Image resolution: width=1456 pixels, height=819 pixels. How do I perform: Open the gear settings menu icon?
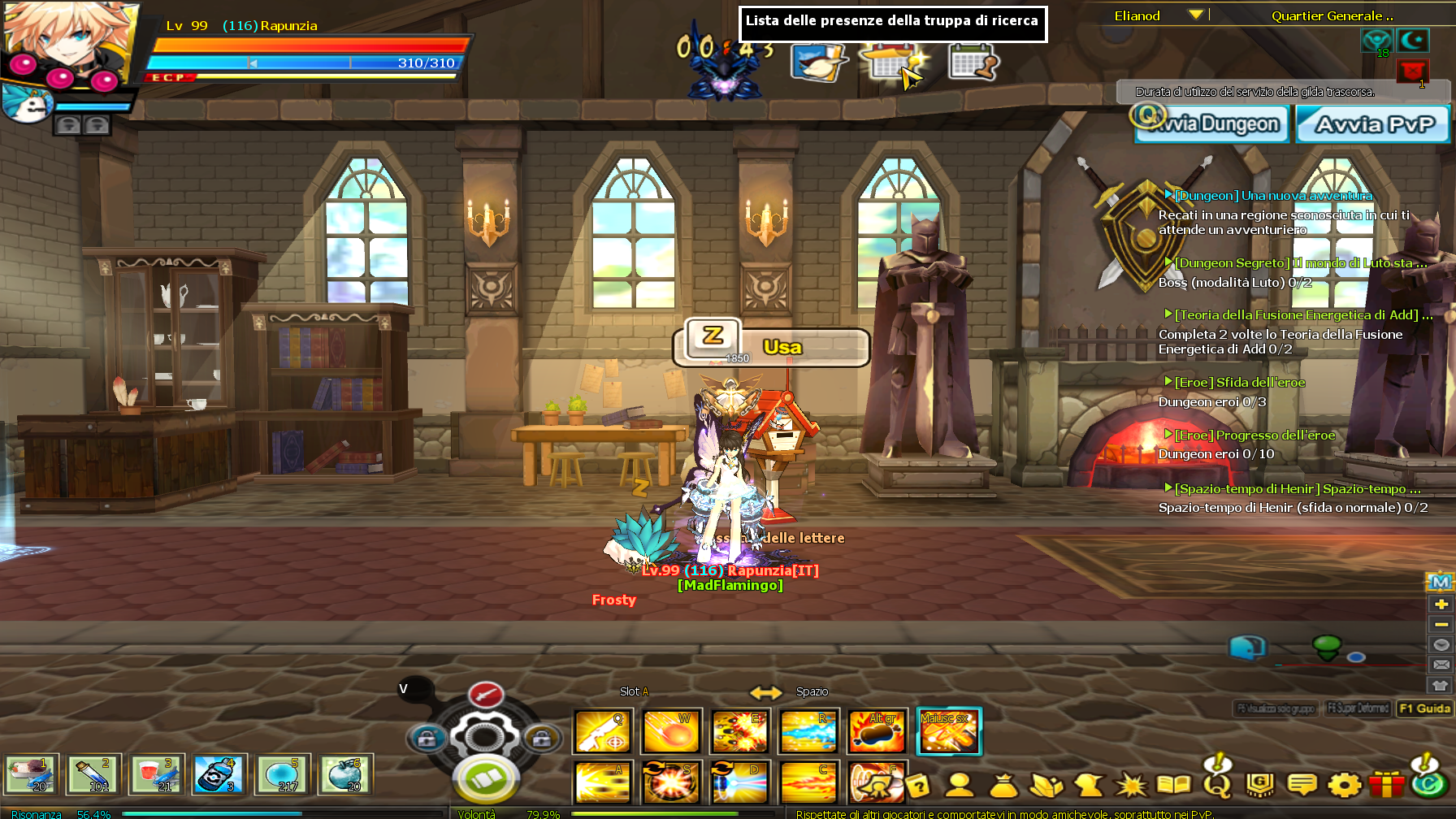point(1344,785)
